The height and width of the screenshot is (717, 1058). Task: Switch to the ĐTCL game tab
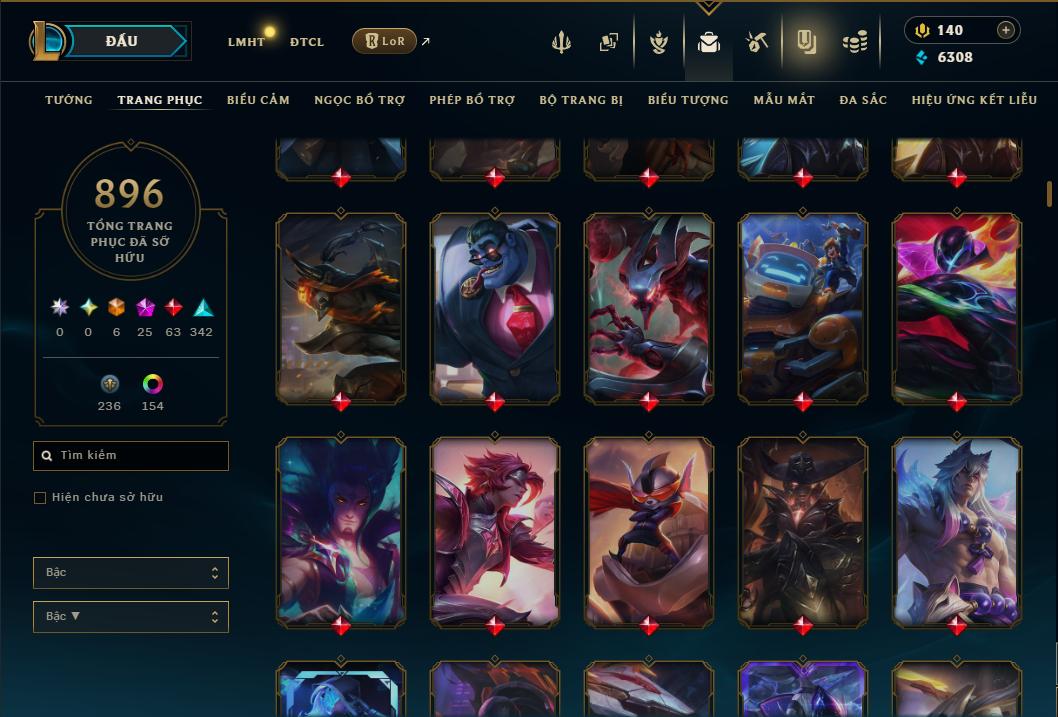(306, 42)
